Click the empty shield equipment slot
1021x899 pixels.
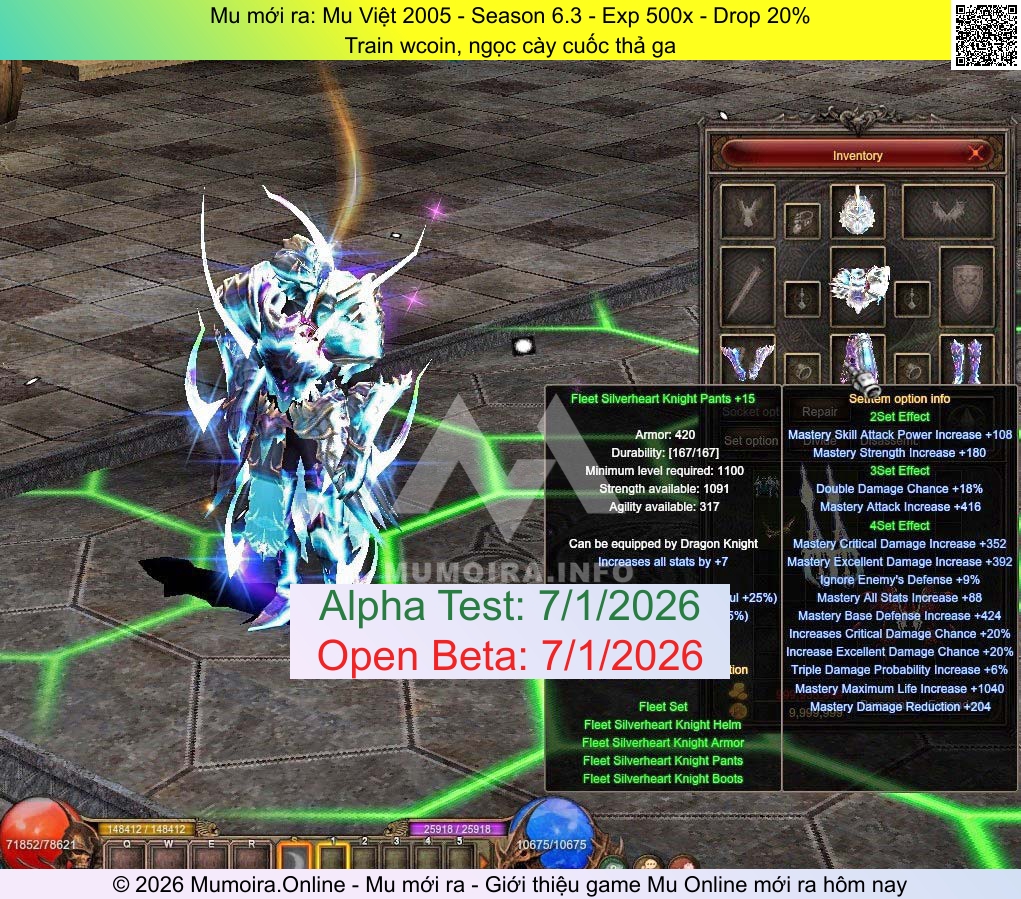coord(967,283)
